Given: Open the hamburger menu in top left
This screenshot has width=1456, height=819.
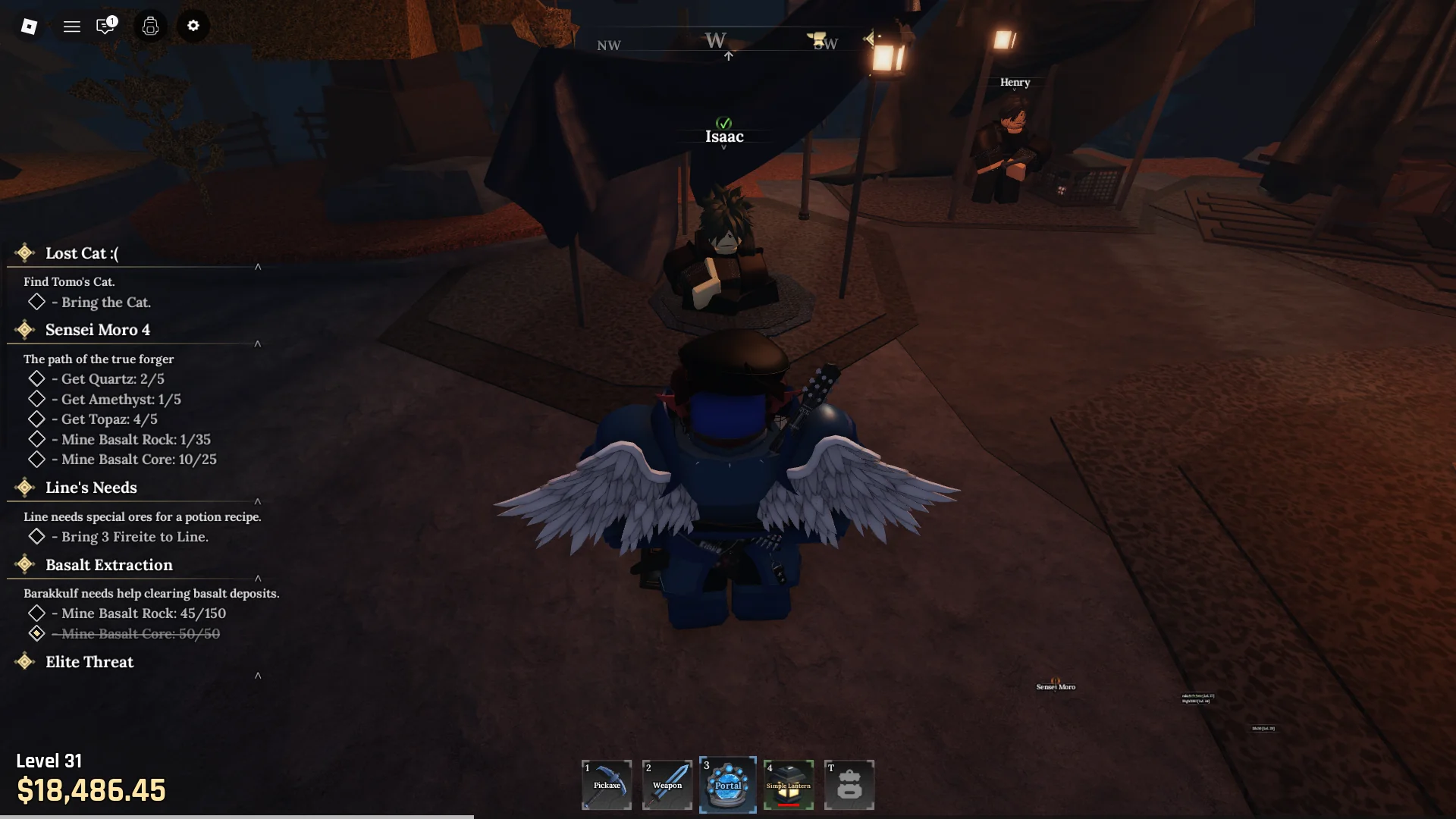Looking at the screenshot, I should click(x=72, y=26).
